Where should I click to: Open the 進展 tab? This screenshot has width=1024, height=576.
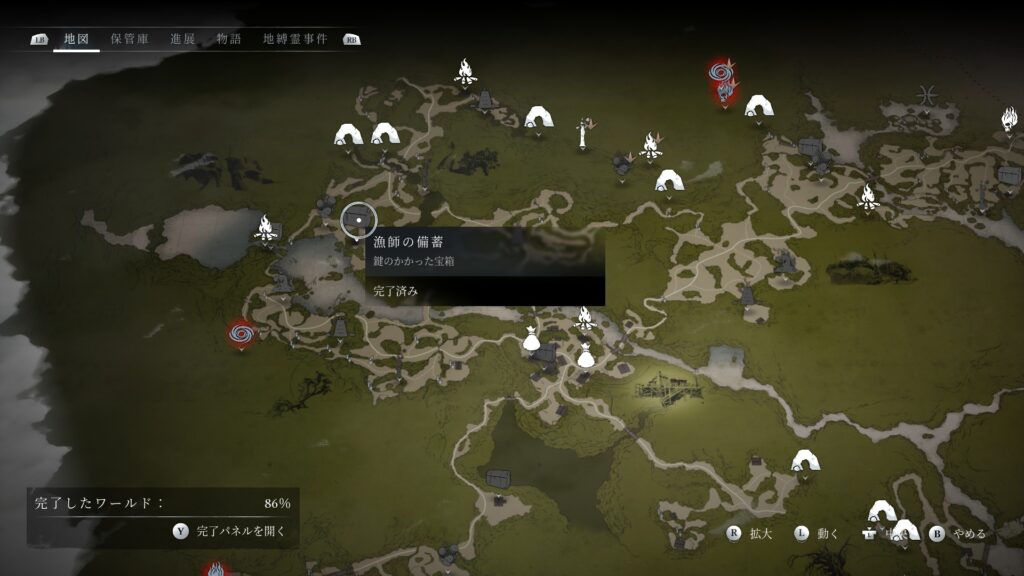pyautogui.click(x=182, y=39)
